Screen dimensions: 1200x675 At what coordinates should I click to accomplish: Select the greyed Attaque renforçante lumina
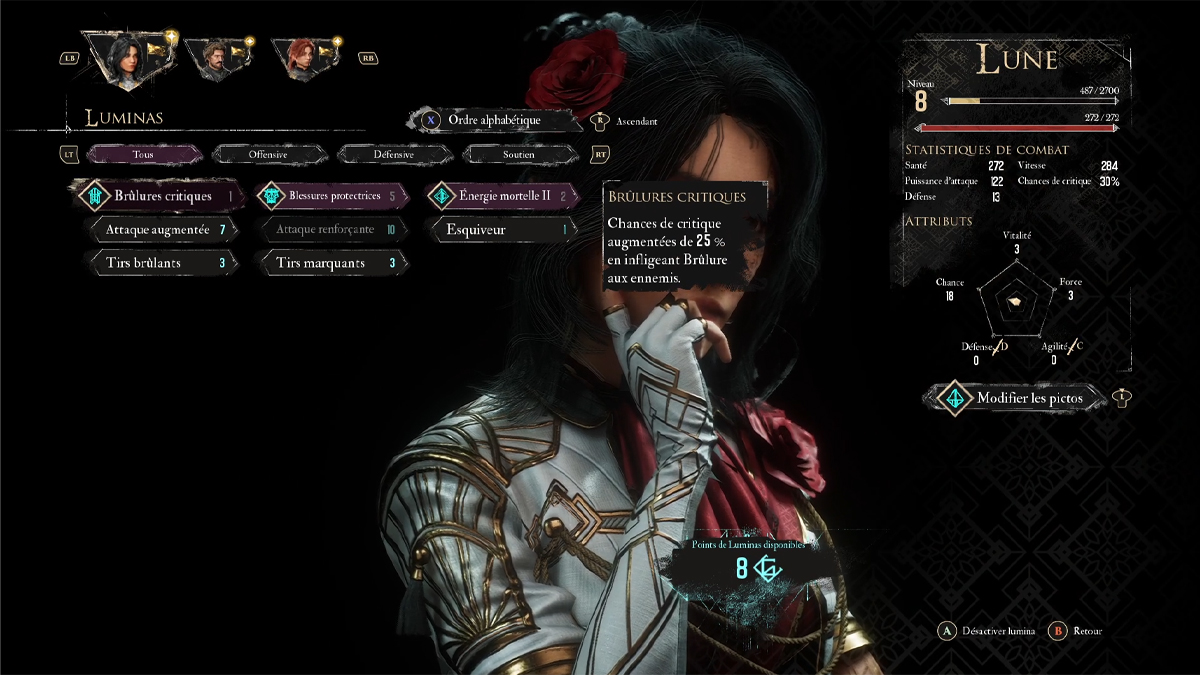333,230
